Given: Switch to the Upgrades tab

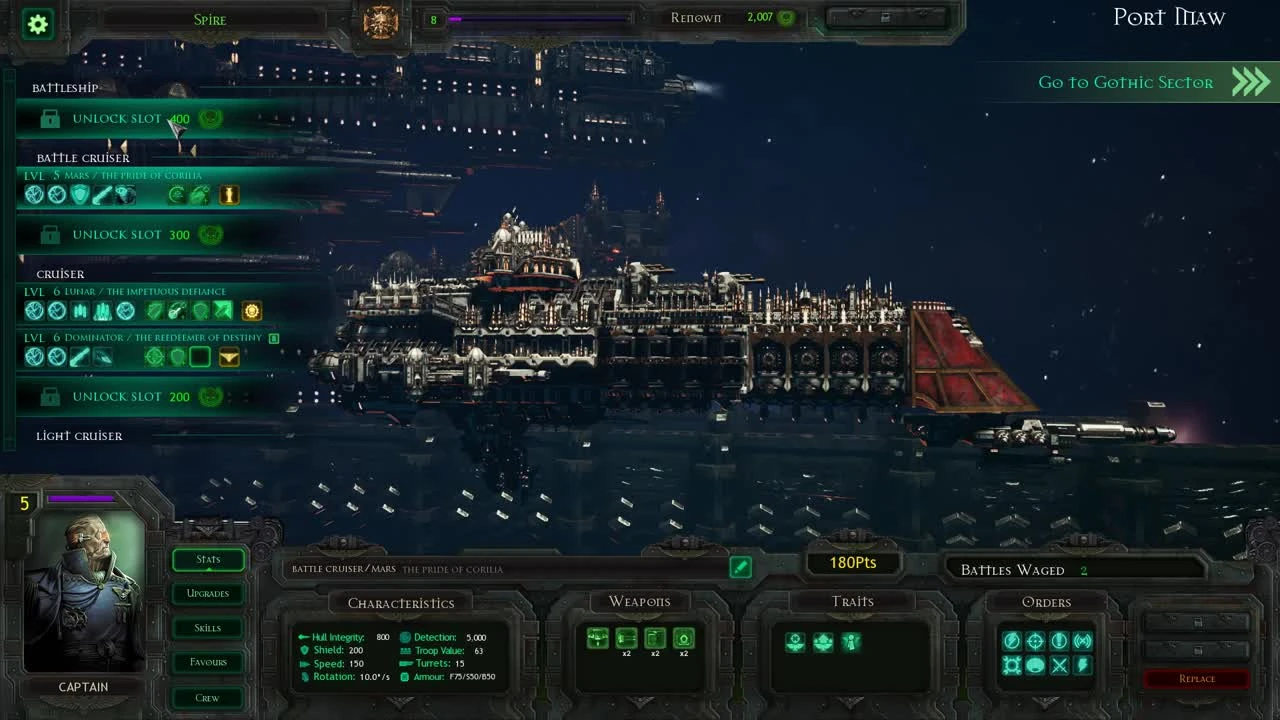Looking at the screenshot, I should [x=207, y=593].
